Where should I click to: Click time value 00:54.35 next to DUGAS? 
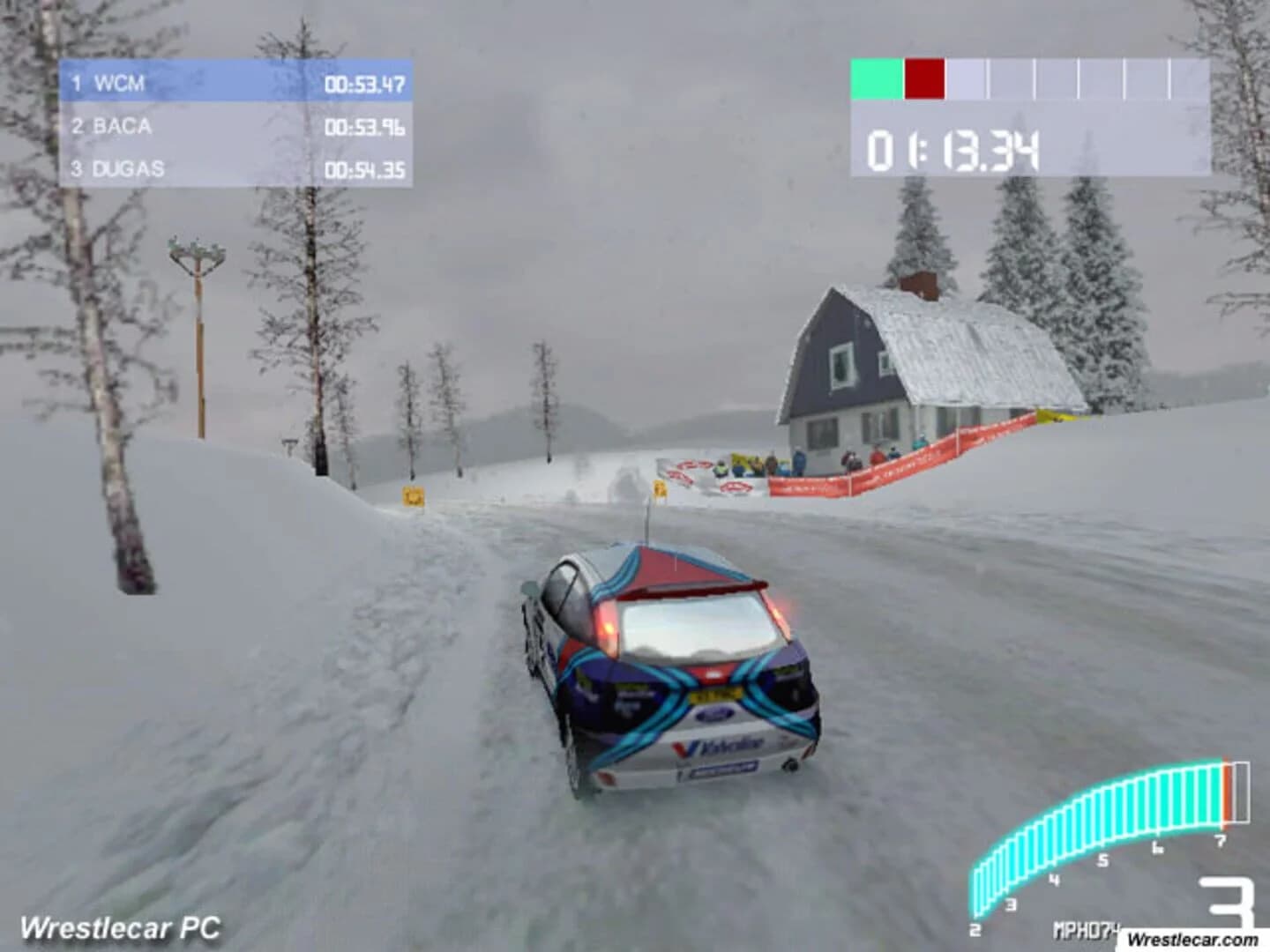pyautogui.click(x=363, y=166)
